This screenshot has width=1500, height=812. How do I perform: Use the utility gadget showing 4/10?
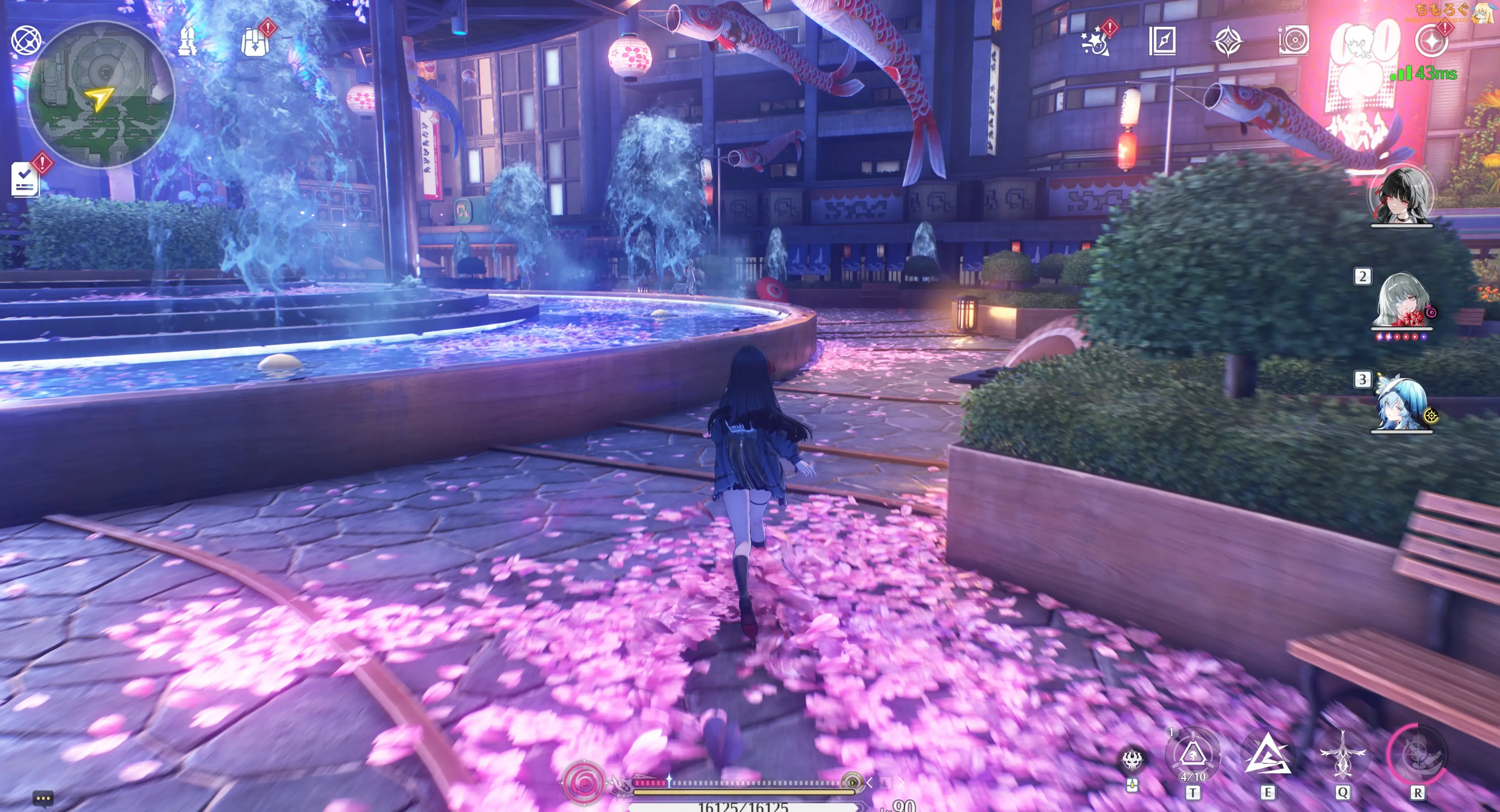1193,755
